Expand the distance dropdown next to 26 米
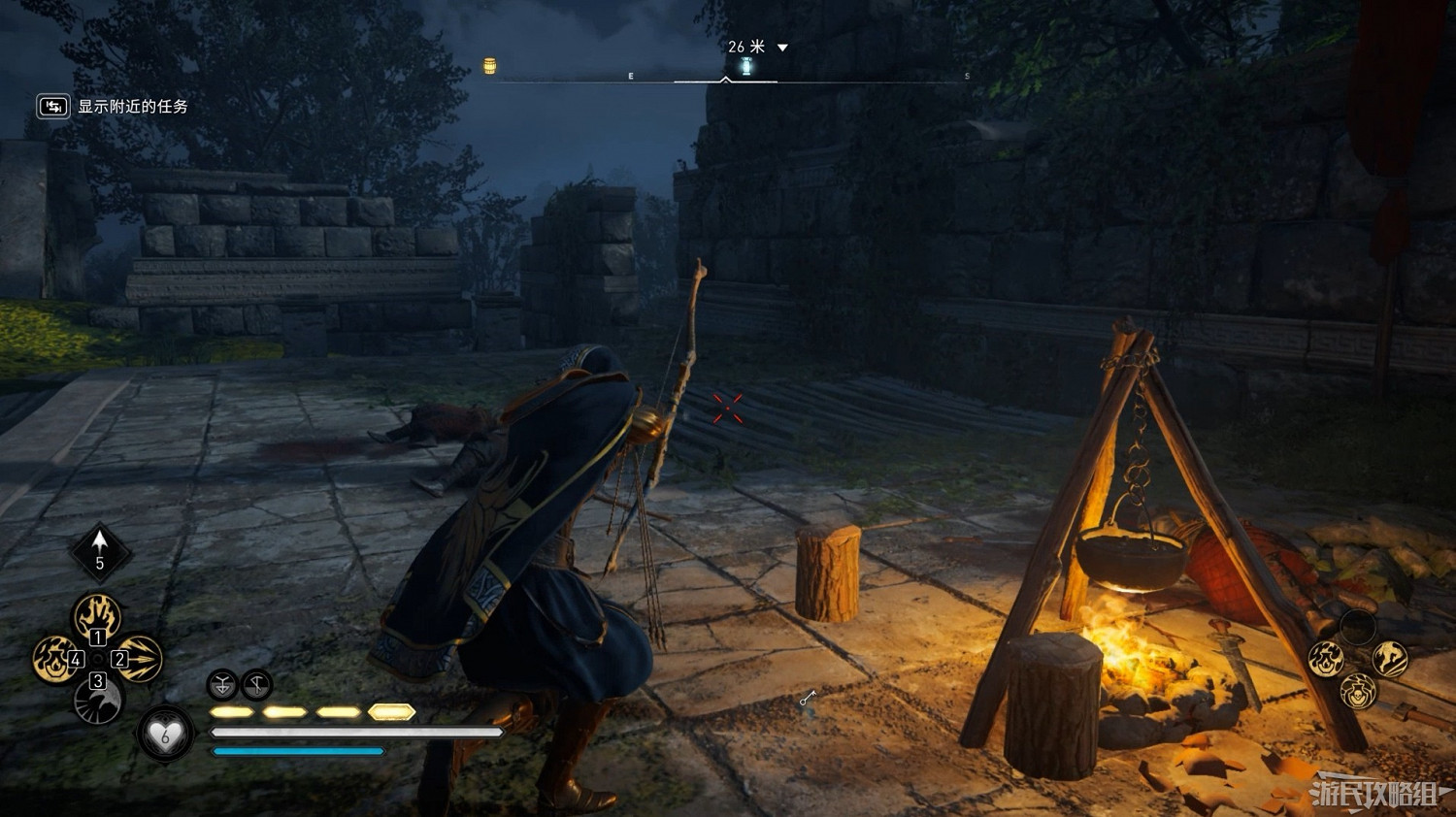 tap(783, 46)
